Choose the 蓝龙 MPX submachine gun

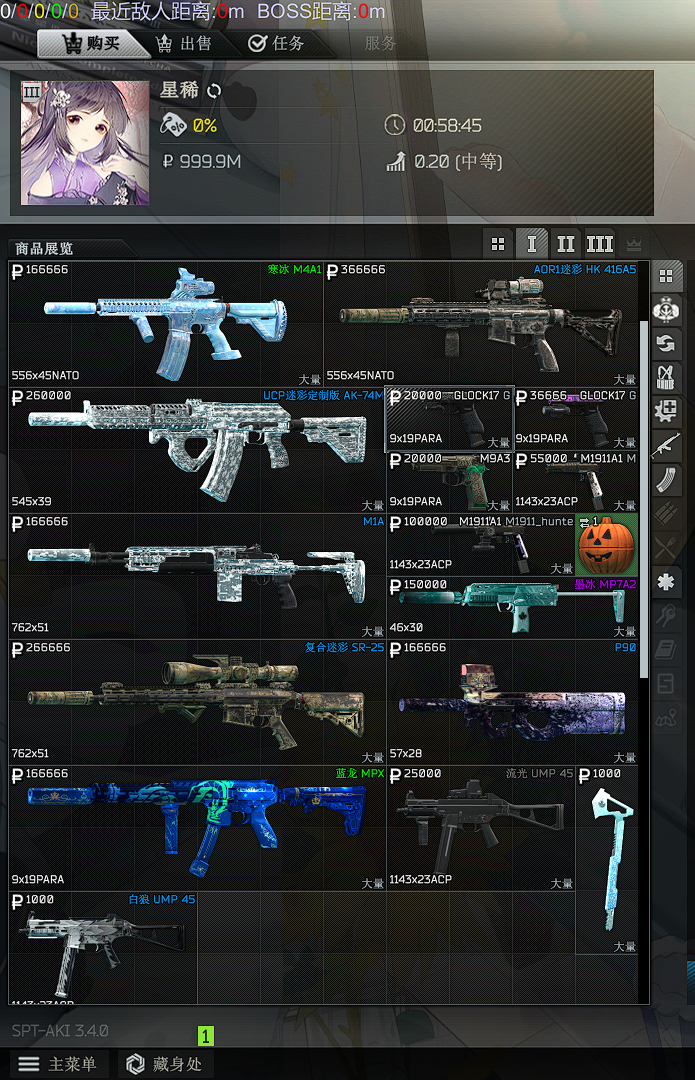[x=196, y=827]
